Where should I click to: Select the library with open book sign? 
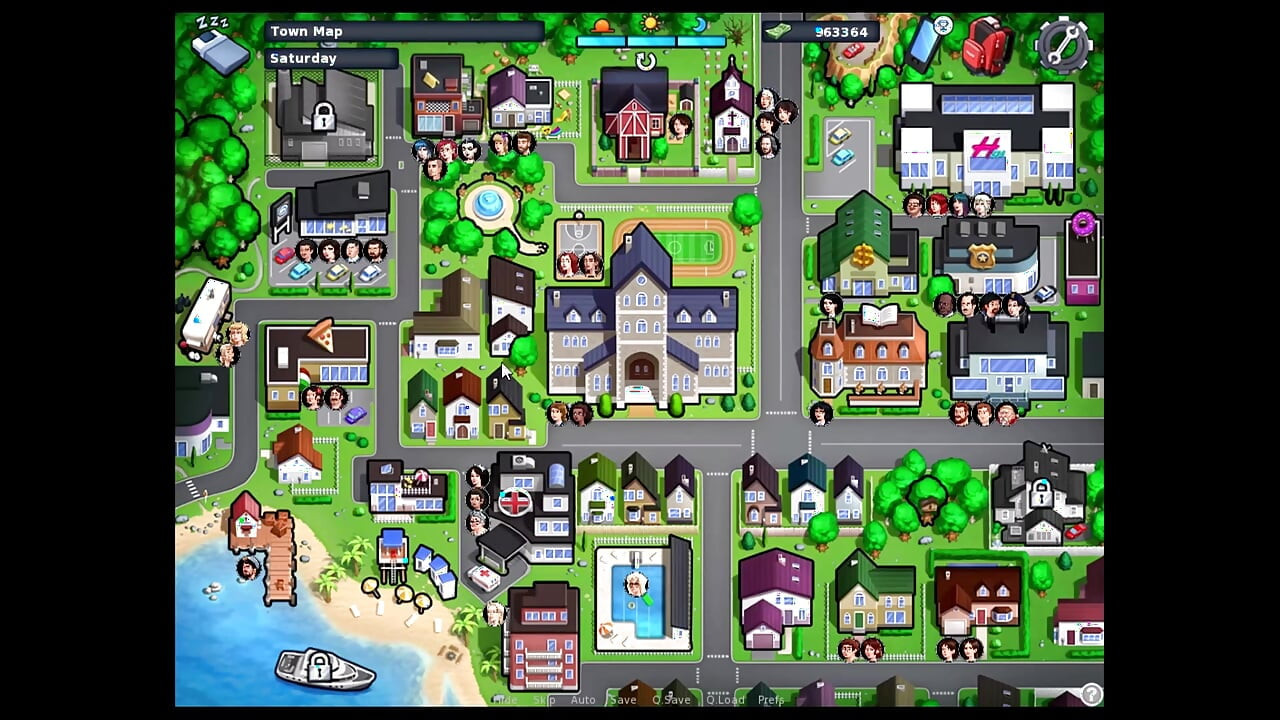(x=868, y=355)
